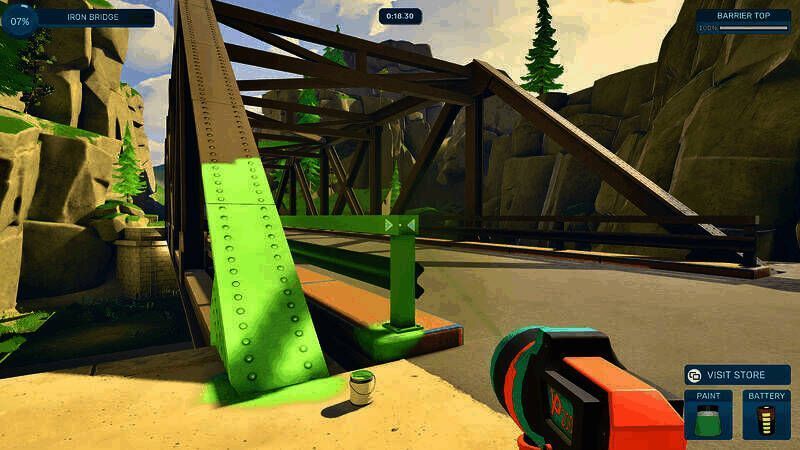Open the Visit Store button

click(737, 375)
